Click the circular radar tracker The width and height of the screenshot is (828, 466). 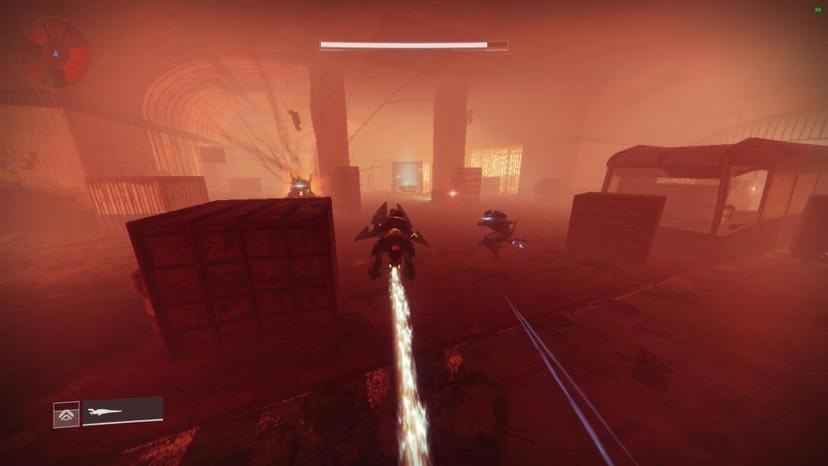pos(56,52)
